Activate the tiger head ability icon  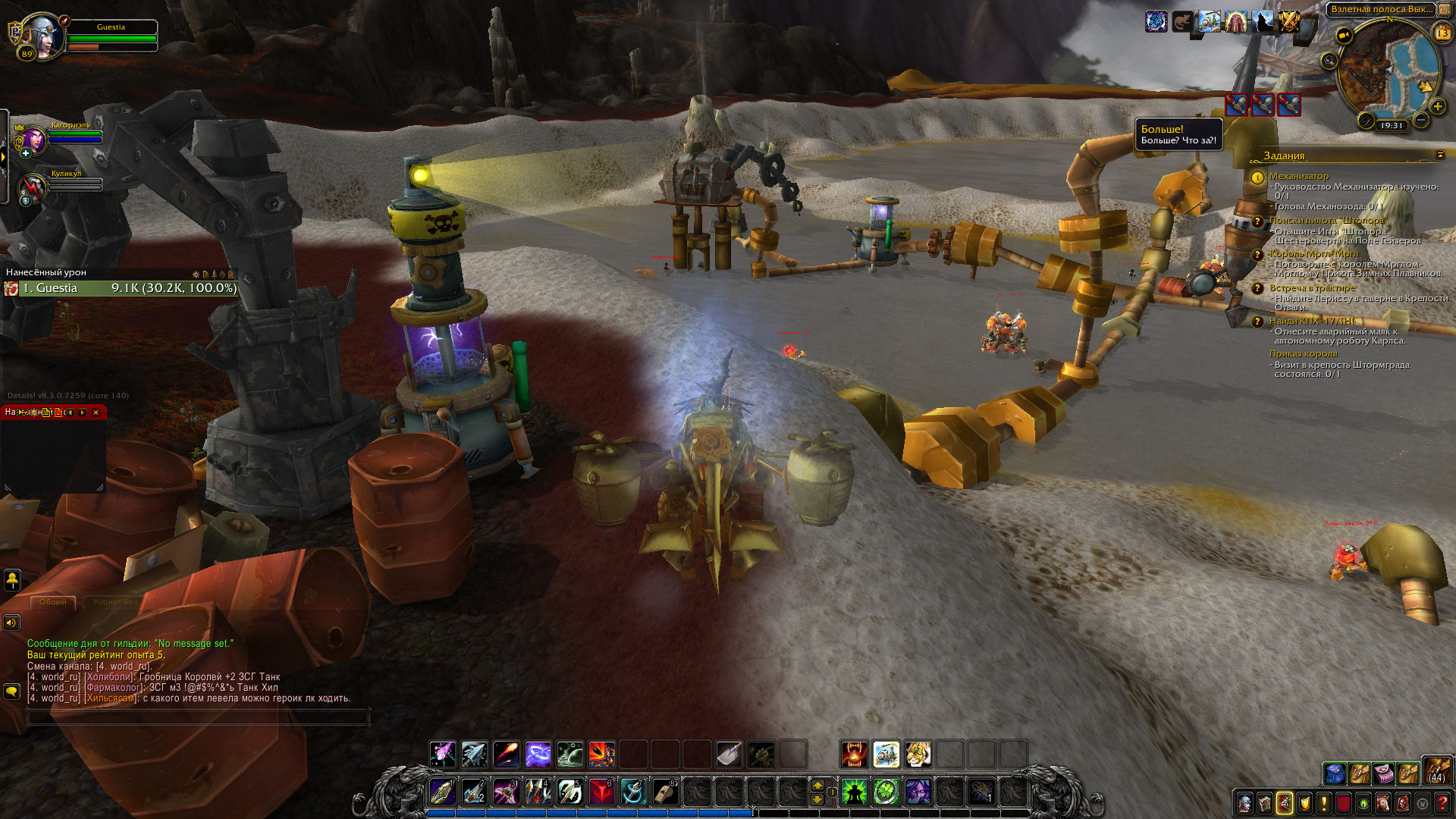coord(918,754)
